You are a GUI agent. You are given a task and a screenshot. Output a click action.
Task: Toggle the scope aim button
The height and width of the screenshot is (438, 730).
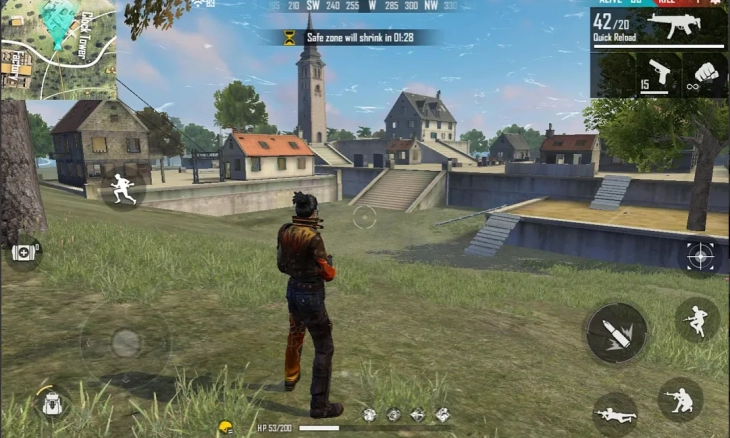point(700,256)
